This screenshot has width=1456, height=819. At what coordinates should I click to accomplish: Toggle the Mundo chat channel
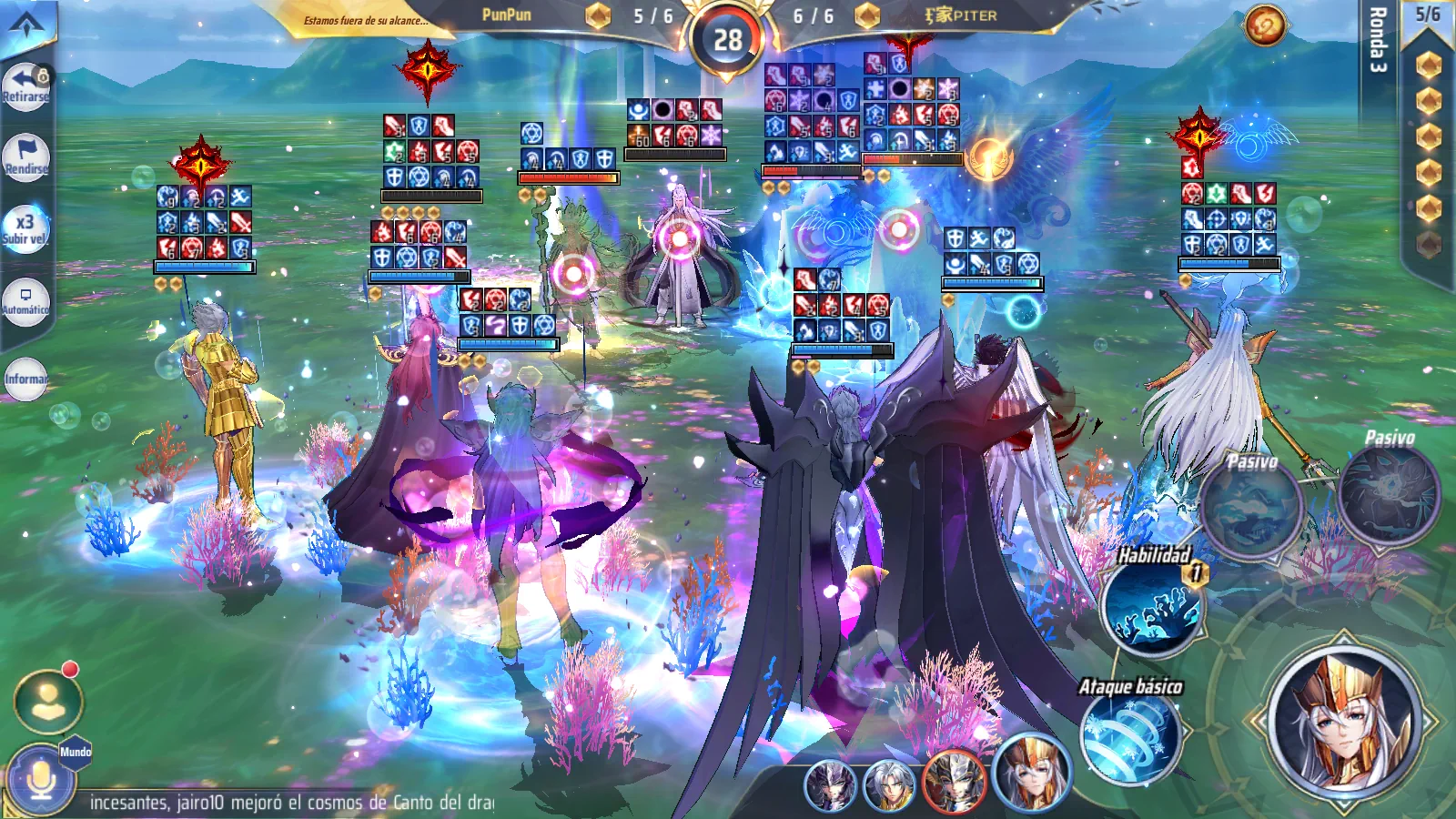tap(76, 753)
